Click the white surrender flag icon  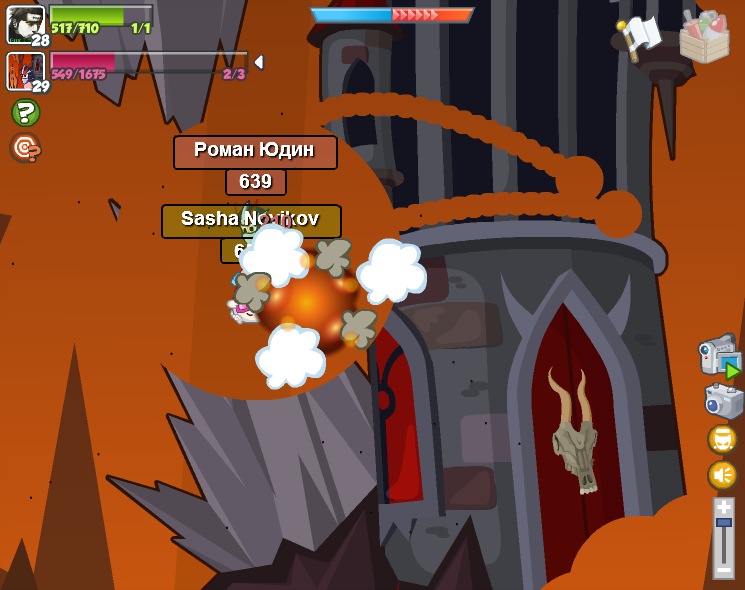click(641, 36)
